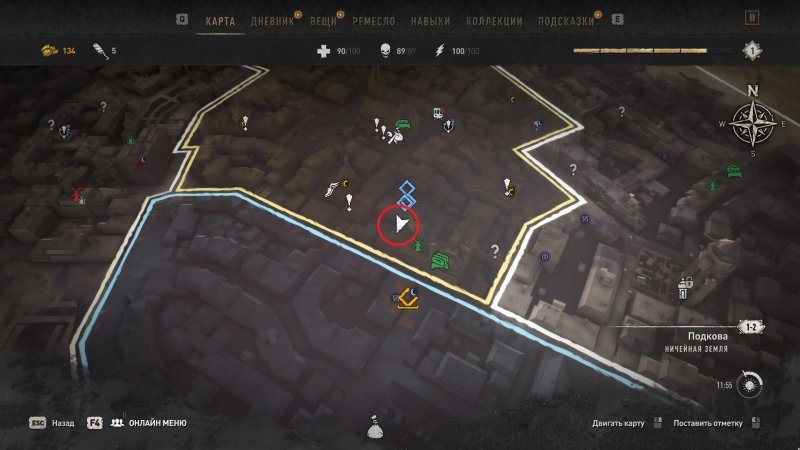The image size is (800, 450).
Task: Switch to the Дневник tab
Action: 273,20
